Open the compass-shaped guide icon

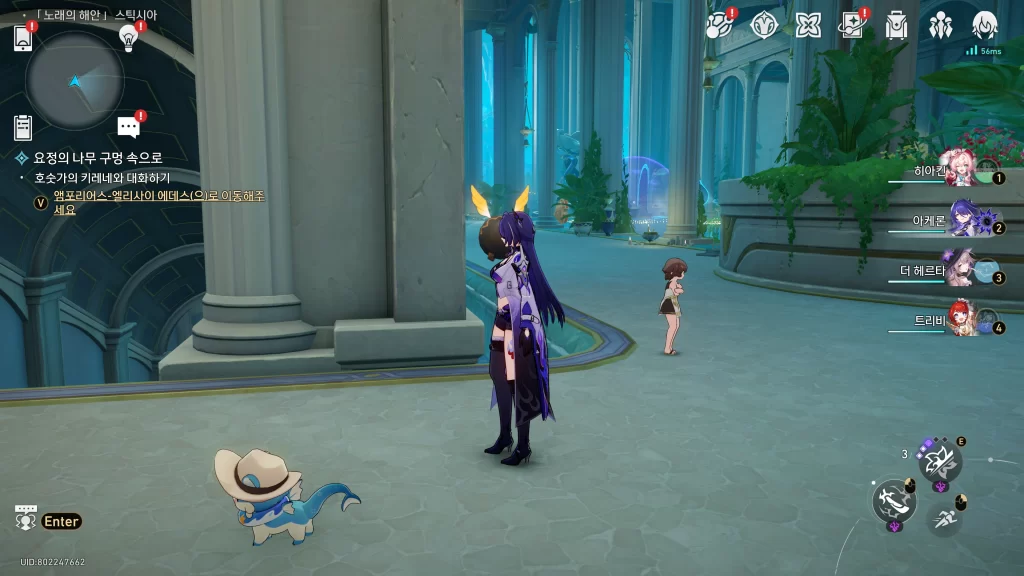coord(764,25)
